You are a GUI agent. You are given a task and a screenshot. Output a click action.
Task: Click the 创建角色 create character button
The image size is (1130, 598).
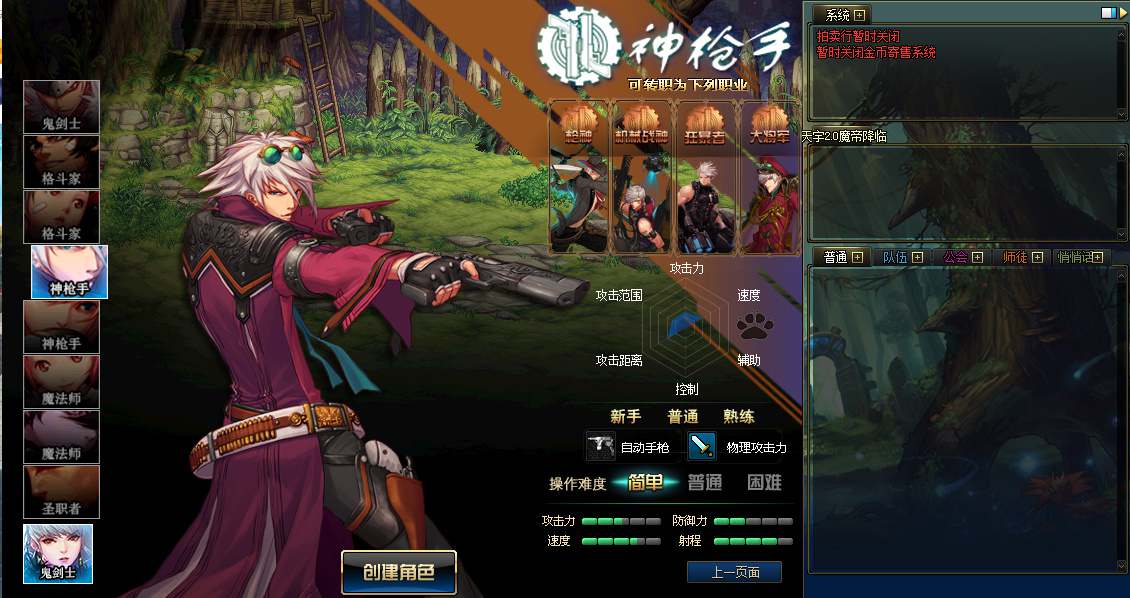398,573
